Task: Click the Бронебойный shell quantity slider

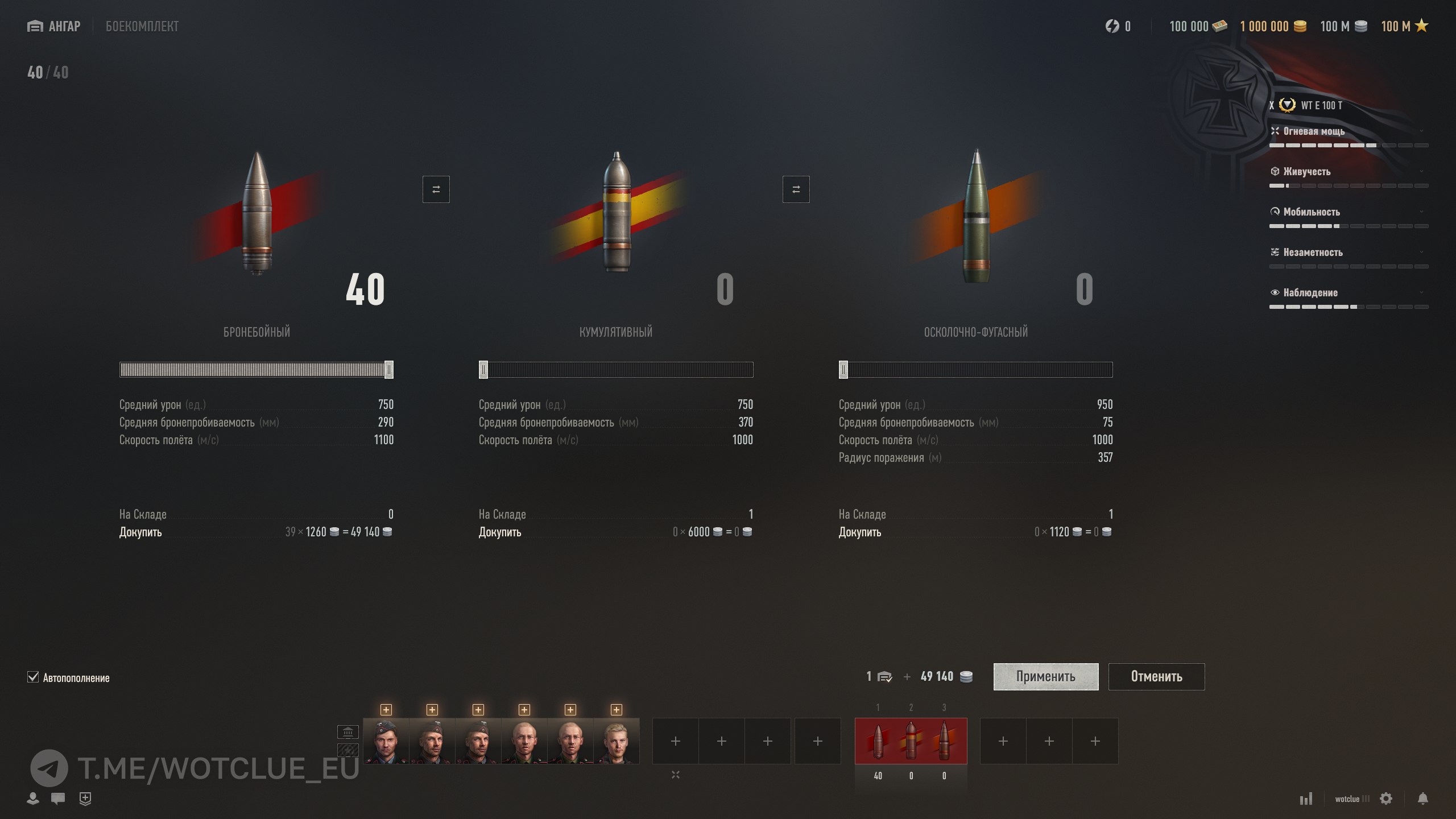Action: coord(256,370)
